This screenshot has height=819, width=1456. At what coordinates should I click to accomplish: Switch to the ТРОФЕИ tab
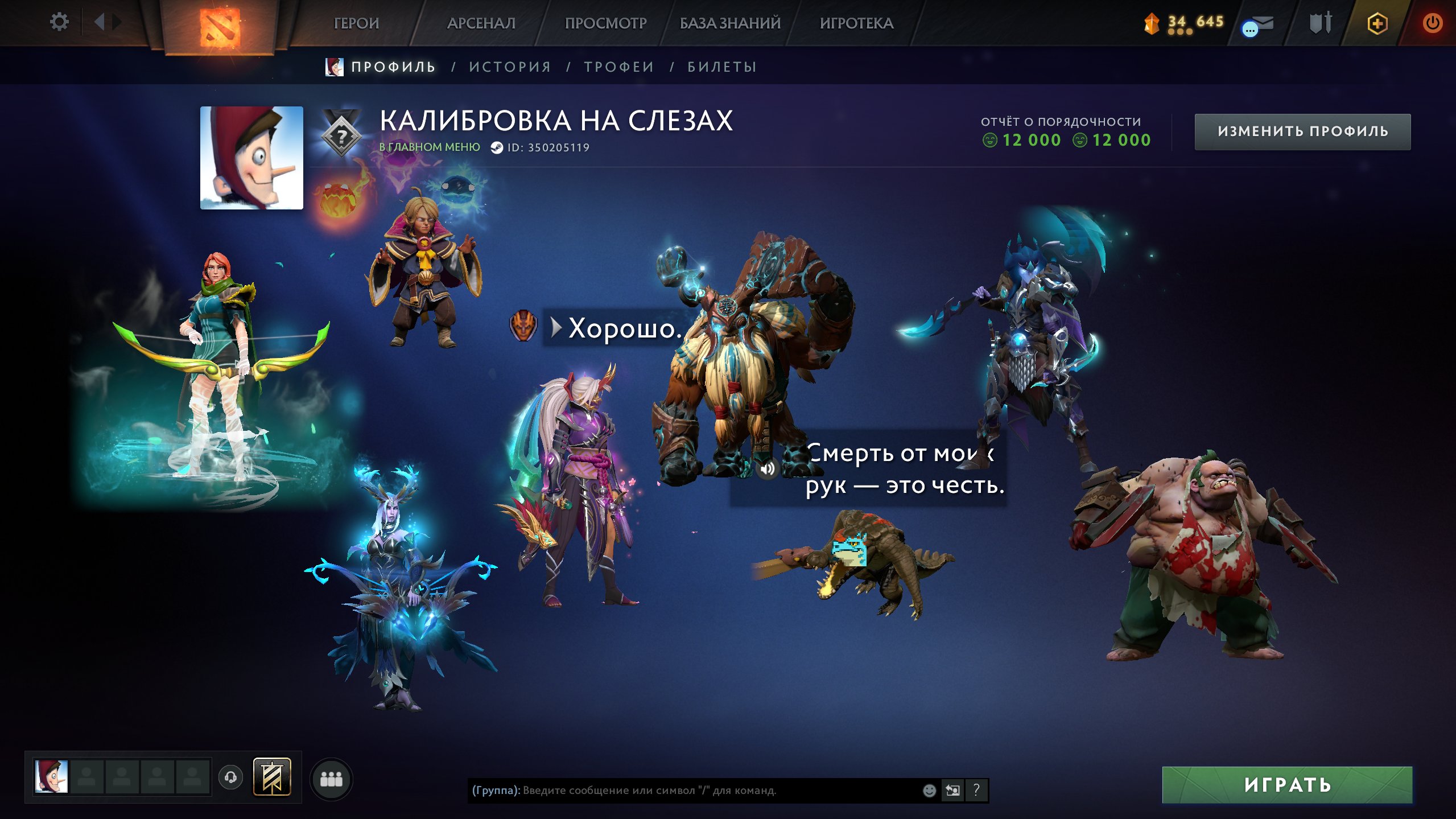tap(618, 66)
